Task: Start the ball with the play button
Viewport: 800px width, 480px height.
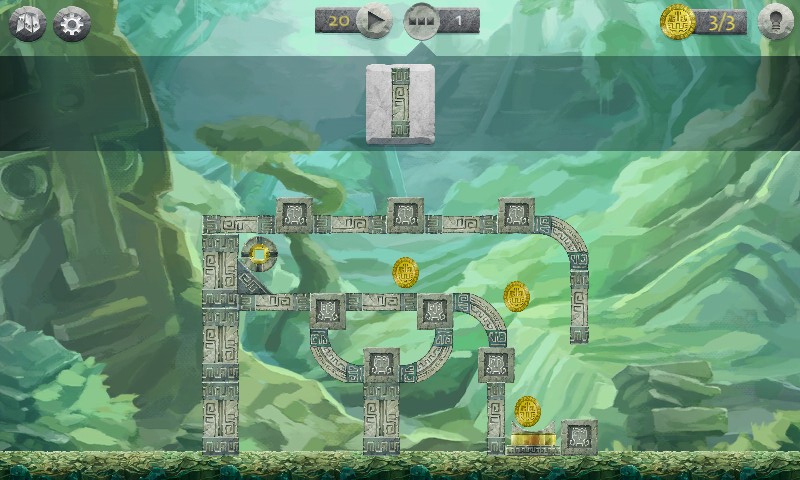Action: (x=374, y=20)
